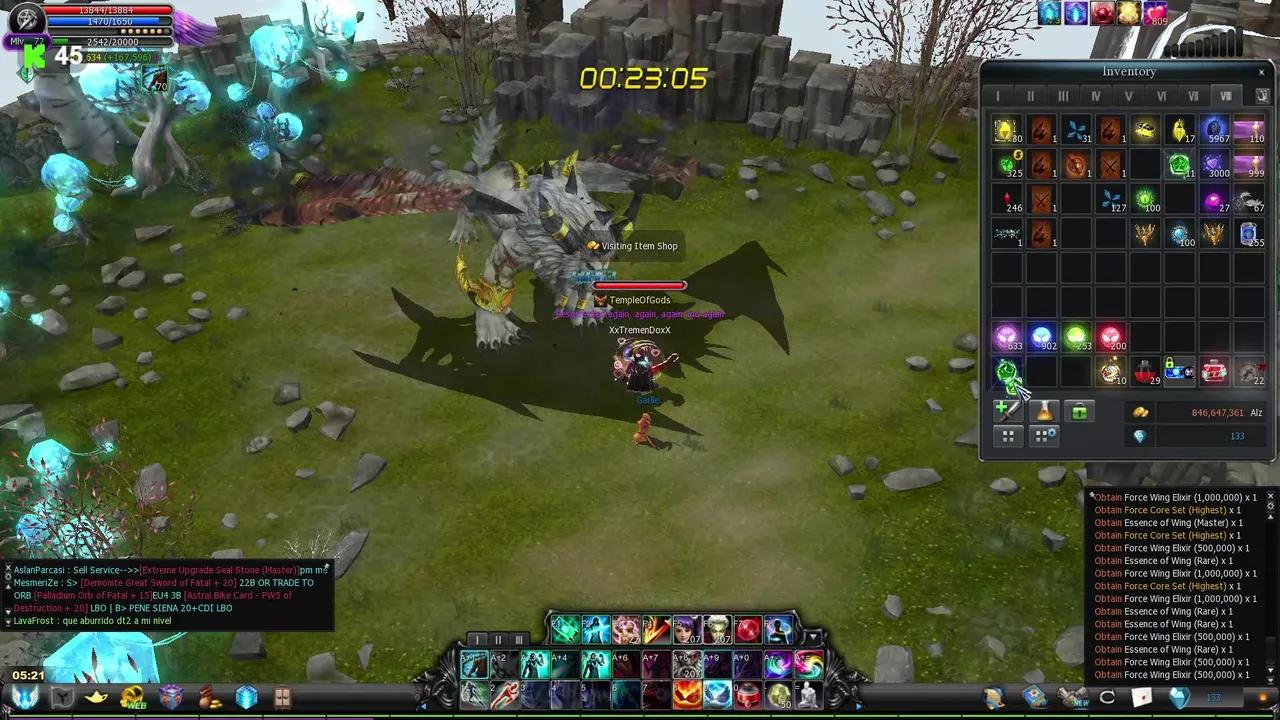Open the mail envelope icon near the taskbar

tap(1140, 697)
